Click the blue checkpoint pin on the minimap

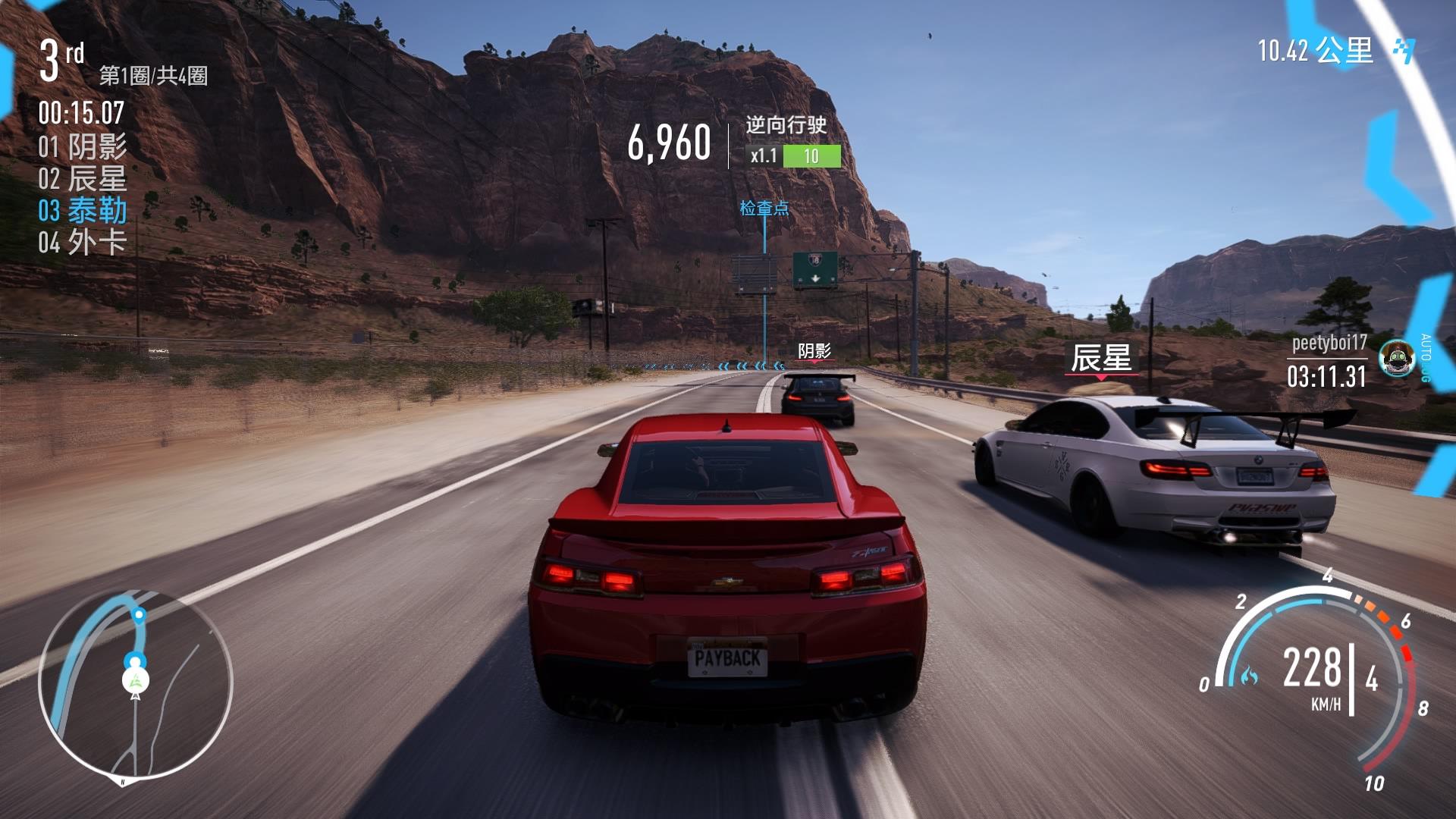coord(139,614)
